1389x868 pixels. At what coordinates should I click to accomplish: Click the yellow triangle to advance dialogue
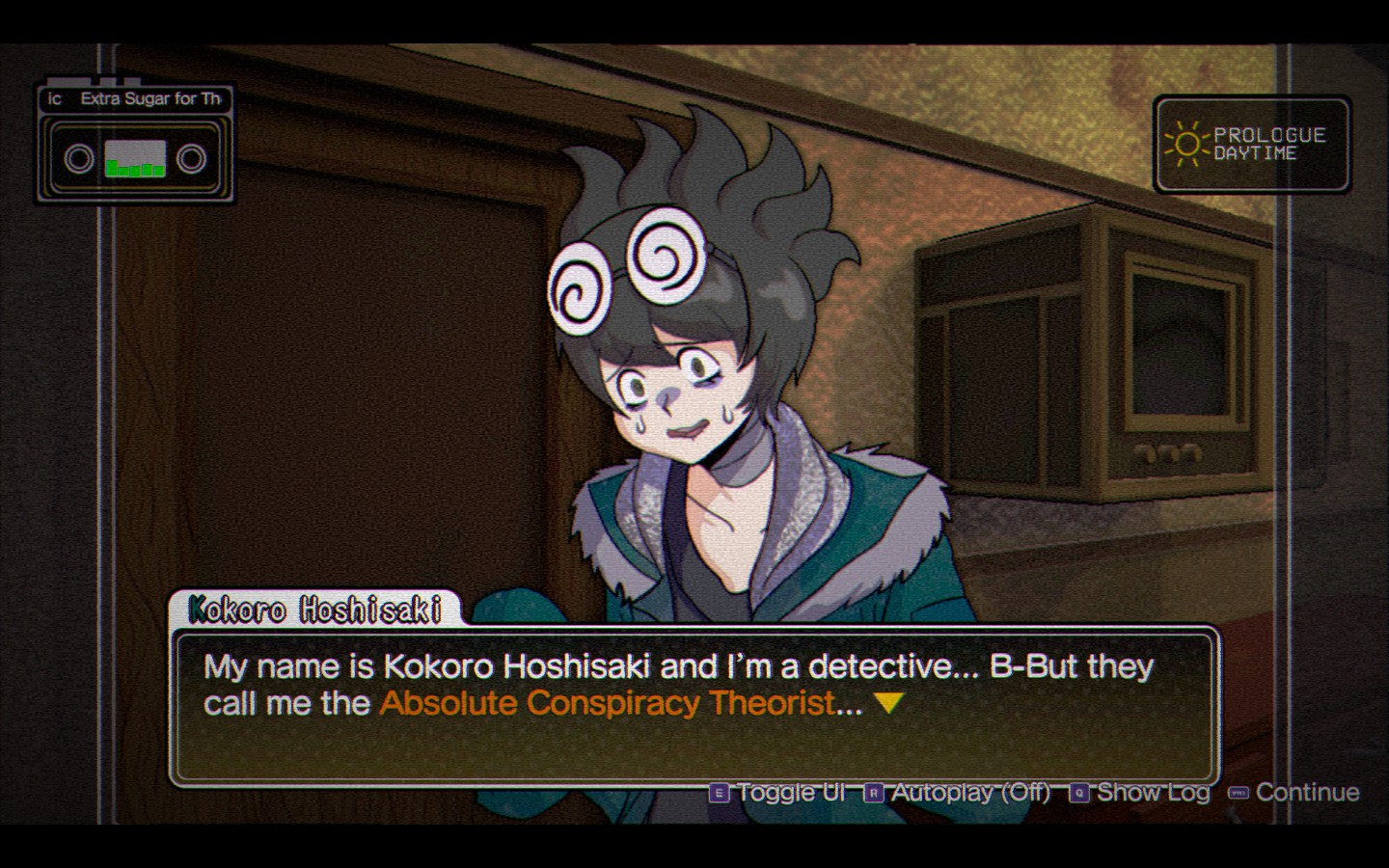(887, 703)
